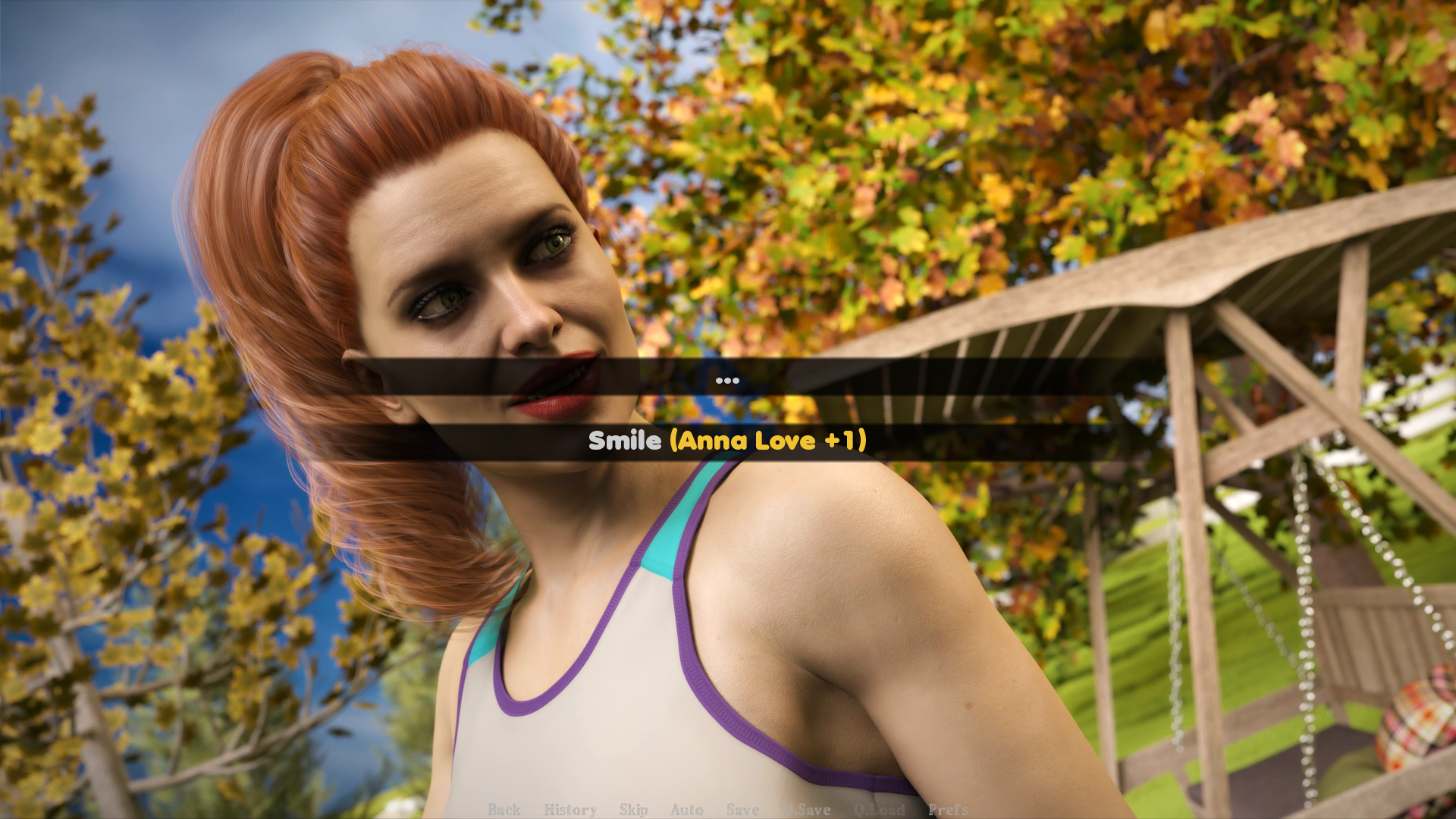Screen dimensions: 1456x819
Task: Choose the "..." silent dialogue option
Action: 726,378
